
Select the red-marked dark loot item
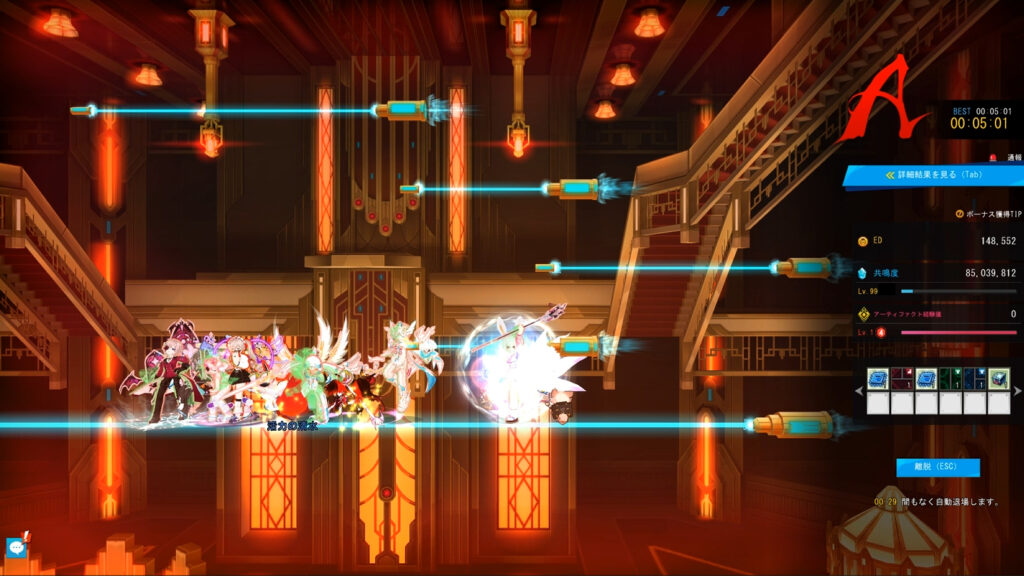point(902,379)
